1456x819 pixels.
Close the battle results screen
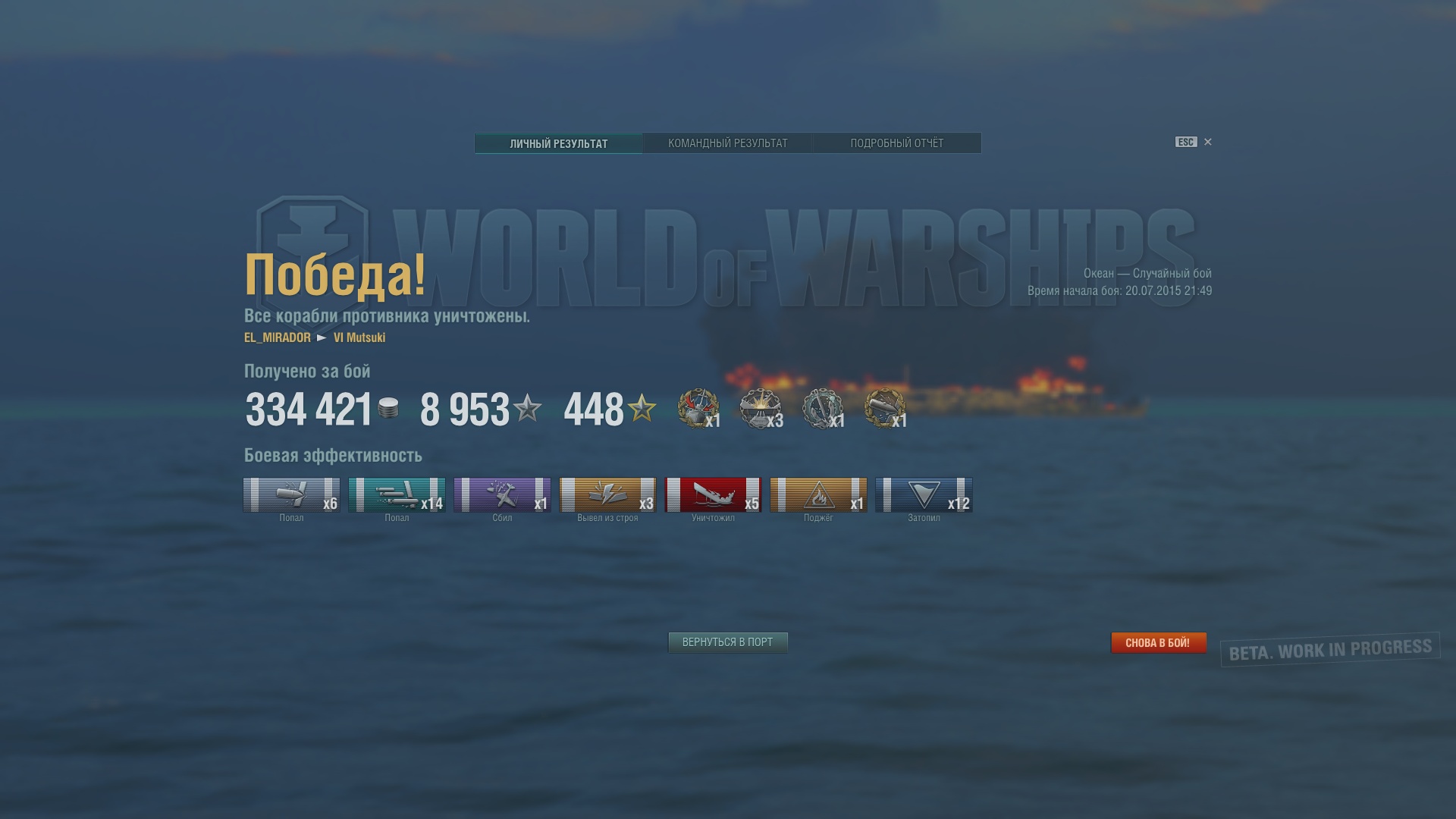pos(1208,142)
